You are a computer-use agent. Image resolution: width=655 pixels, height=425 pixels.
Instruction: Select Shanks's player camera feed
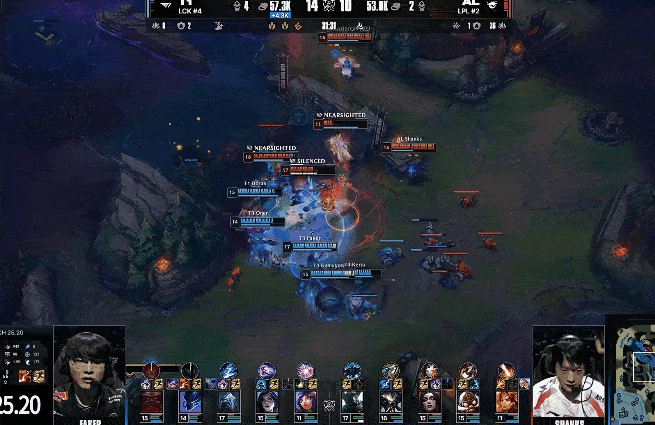[x=568, y=370]
